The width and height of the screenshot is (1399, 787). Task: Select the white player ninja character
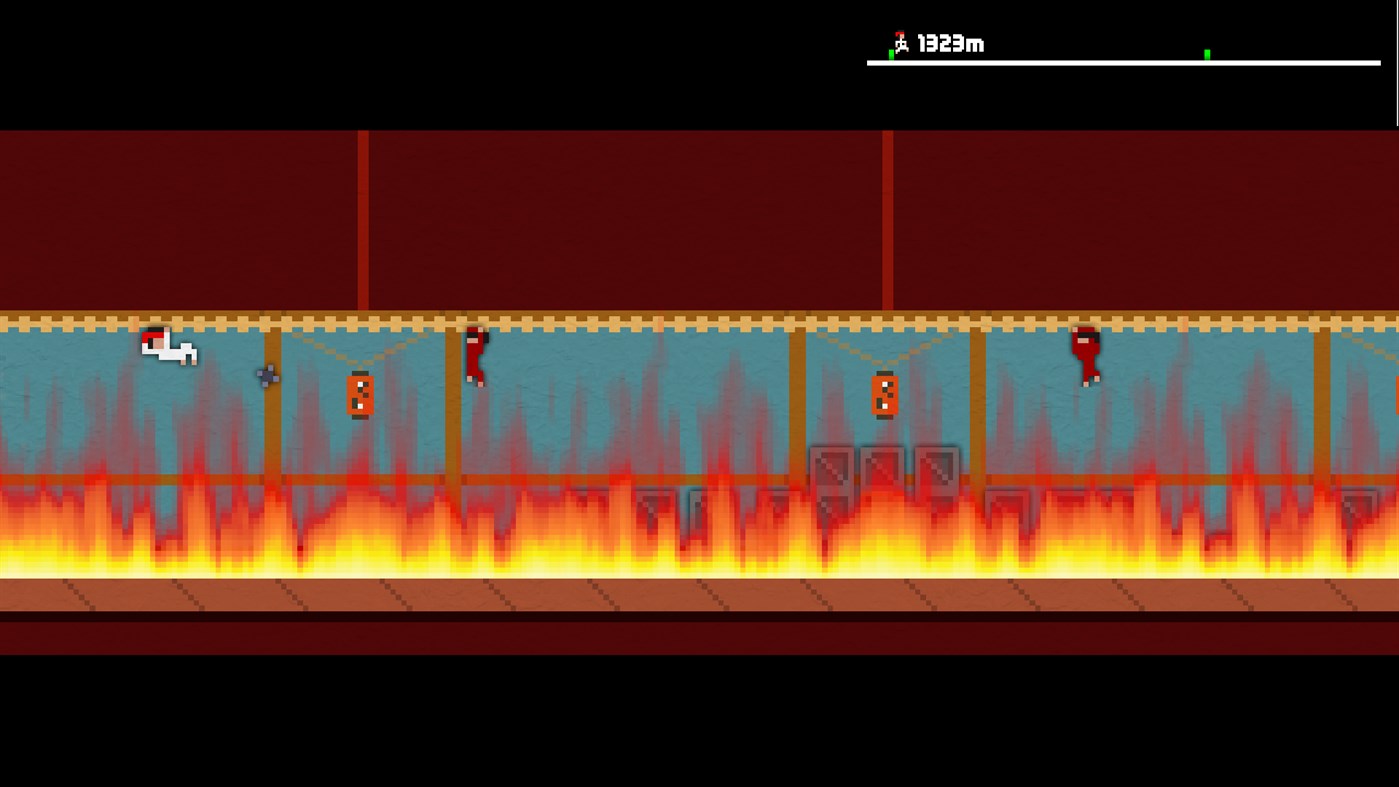[168, 348]
